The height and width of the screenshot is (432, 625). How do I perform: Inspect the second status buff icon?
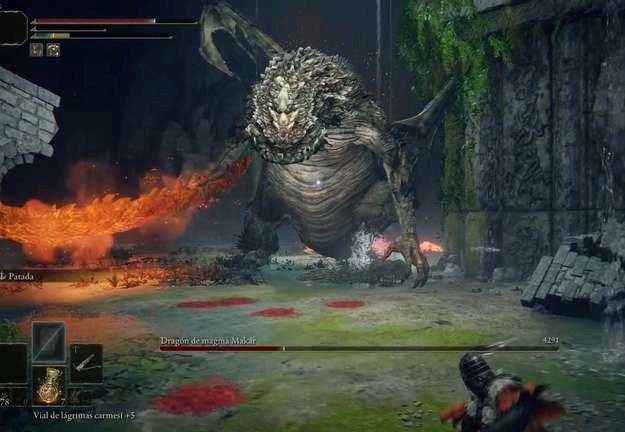tap(53, 49)
